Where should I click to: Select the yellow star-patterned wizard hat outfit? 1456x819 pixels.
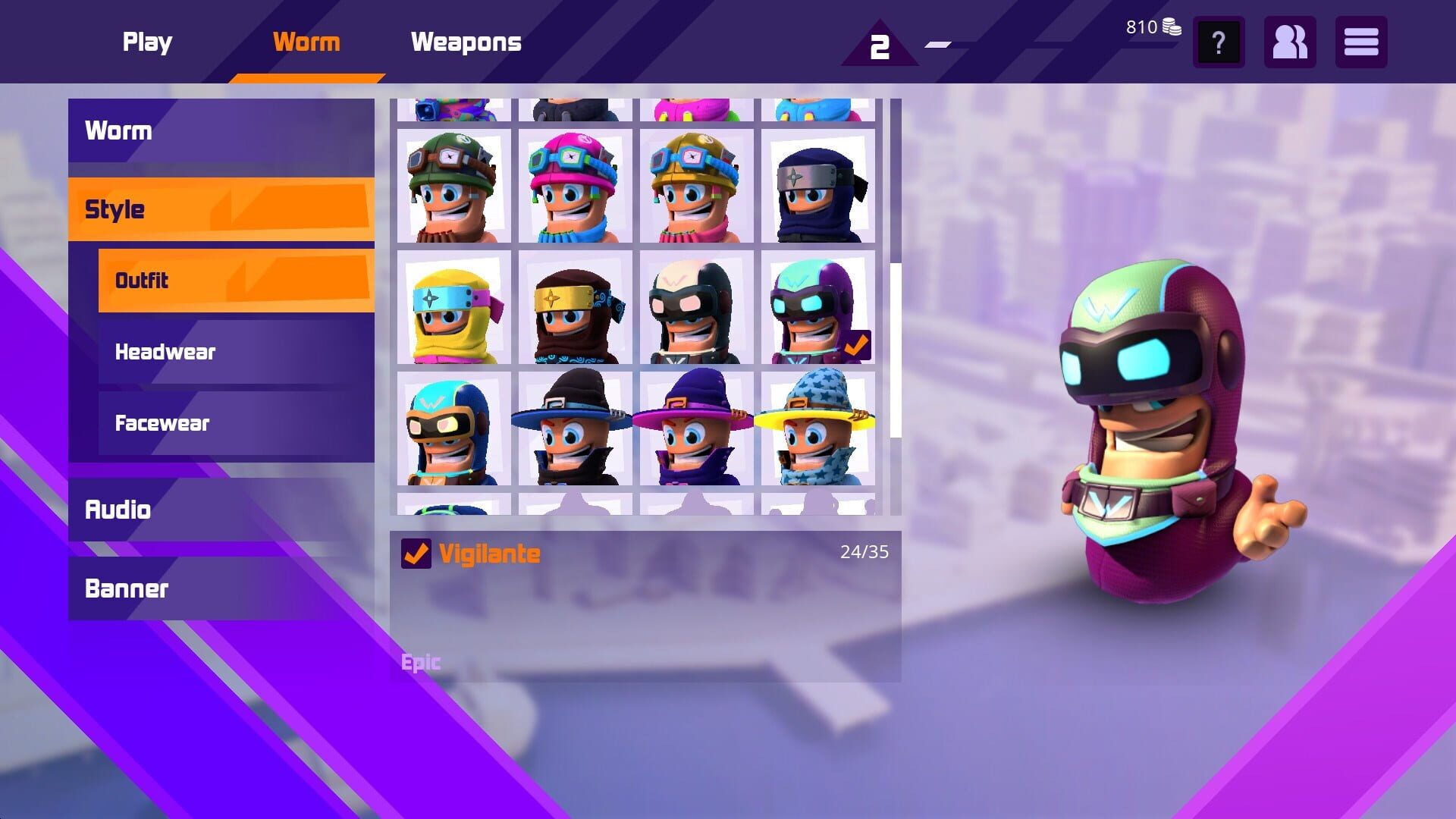tap(817, 432)
